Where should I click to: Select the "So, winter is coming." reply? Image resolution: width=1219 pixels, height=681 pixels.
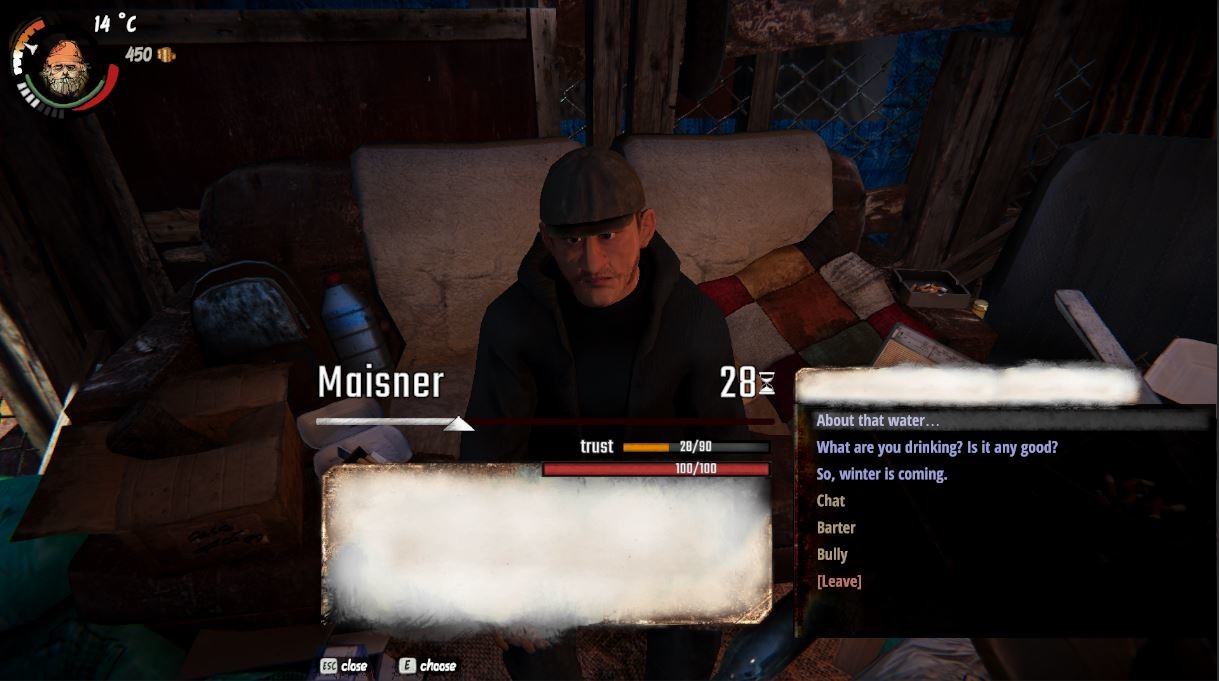(881, 474)
